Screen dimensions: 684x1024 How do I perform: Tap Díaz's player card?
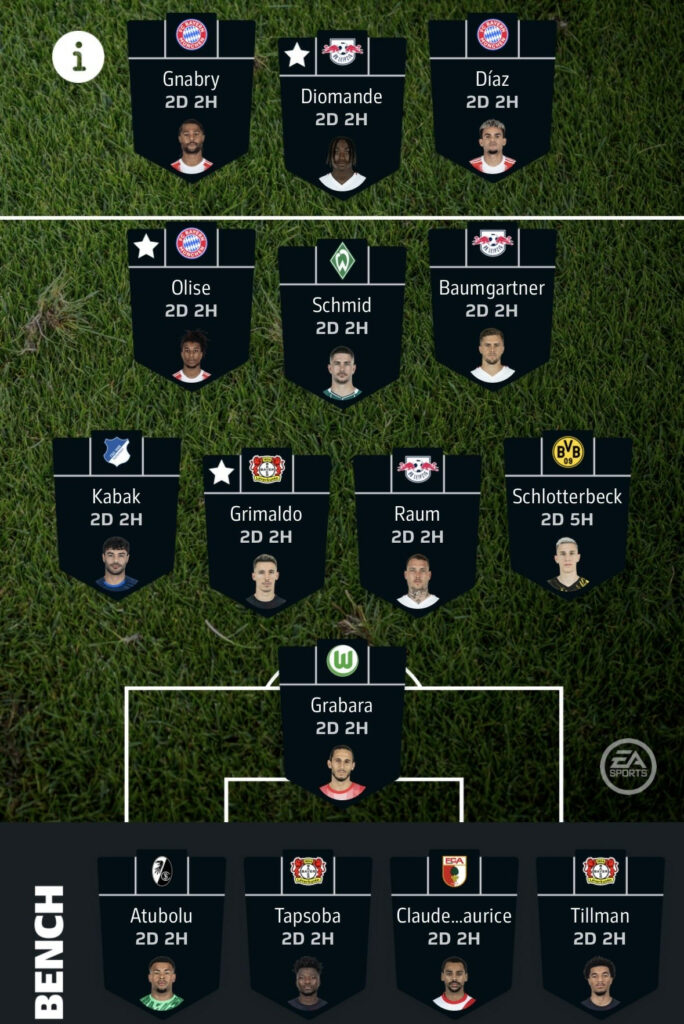[492, 100]
